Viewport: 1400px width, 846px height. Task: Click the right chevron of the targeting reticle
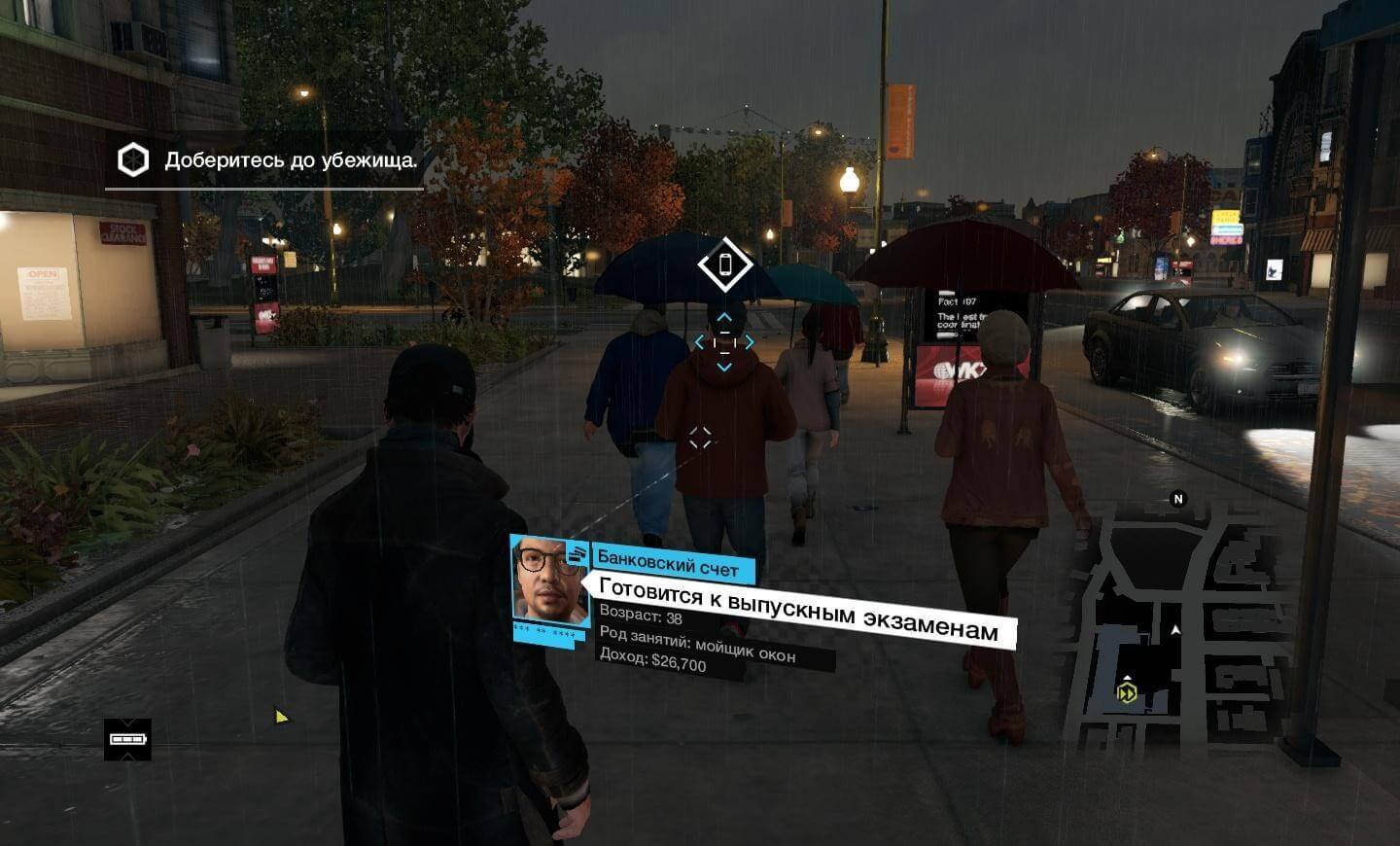click(749, 340)
